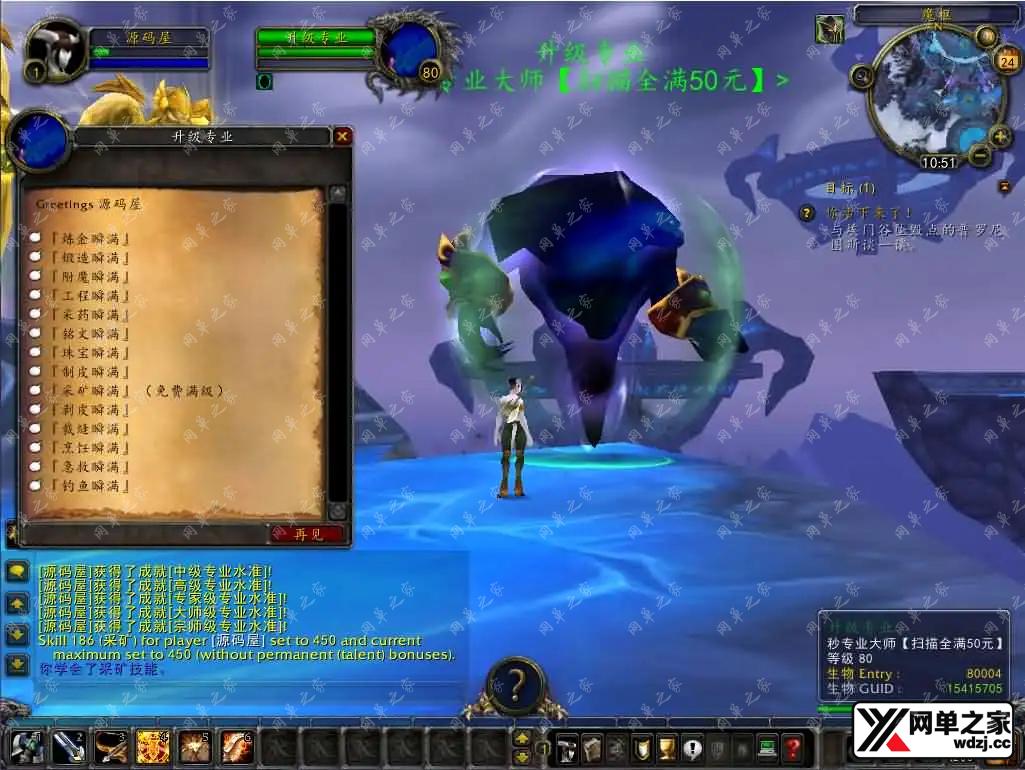
Task: Activate the flame spell in action slot 4
Action: 153,747
